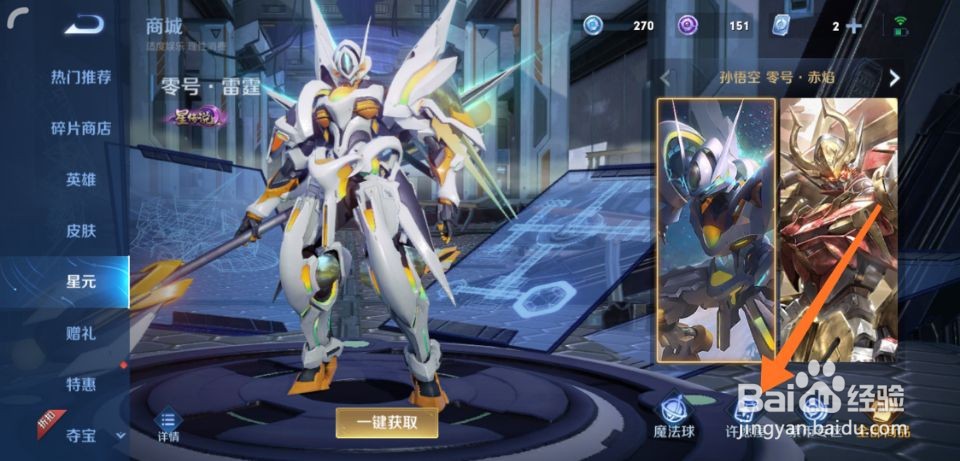Choose the 夺宝 category
This screenshot has height=461, width=960.
[x=81, y=435]
